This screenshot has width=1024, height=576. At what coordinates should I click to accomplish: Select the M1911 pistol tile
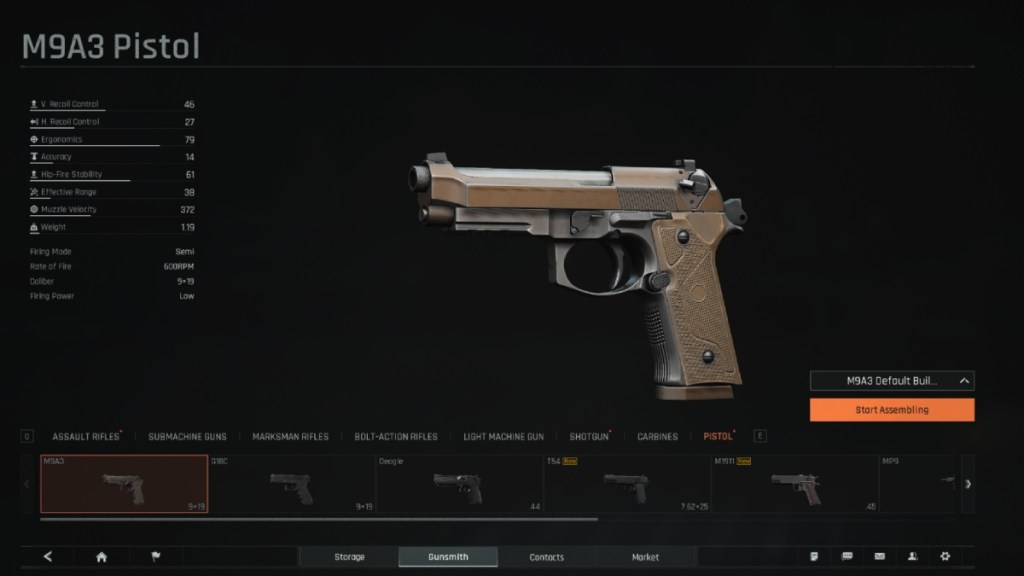coord(795,484)
